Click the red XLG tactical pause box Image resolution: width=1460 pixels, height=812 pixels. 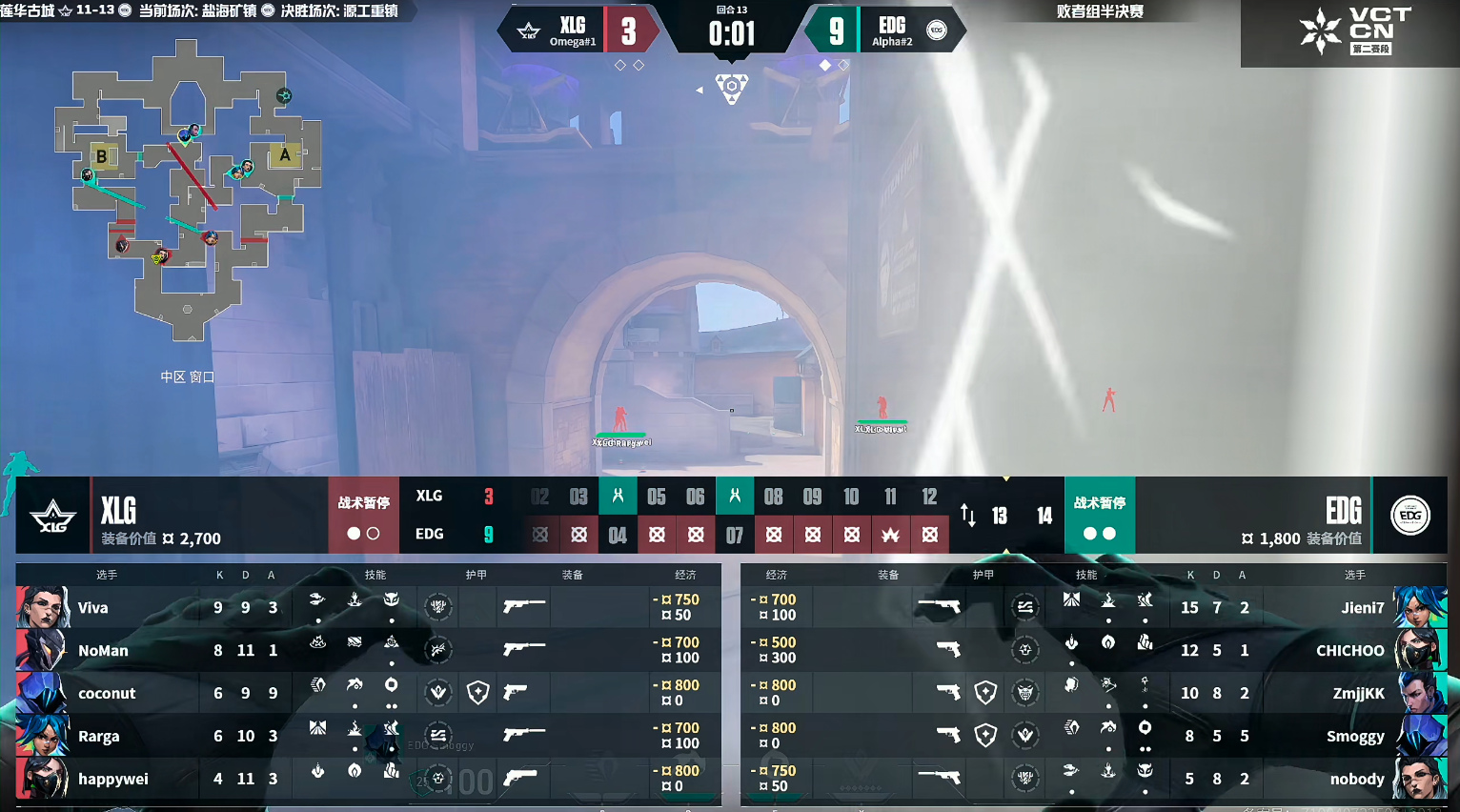(x=363, y=516)
